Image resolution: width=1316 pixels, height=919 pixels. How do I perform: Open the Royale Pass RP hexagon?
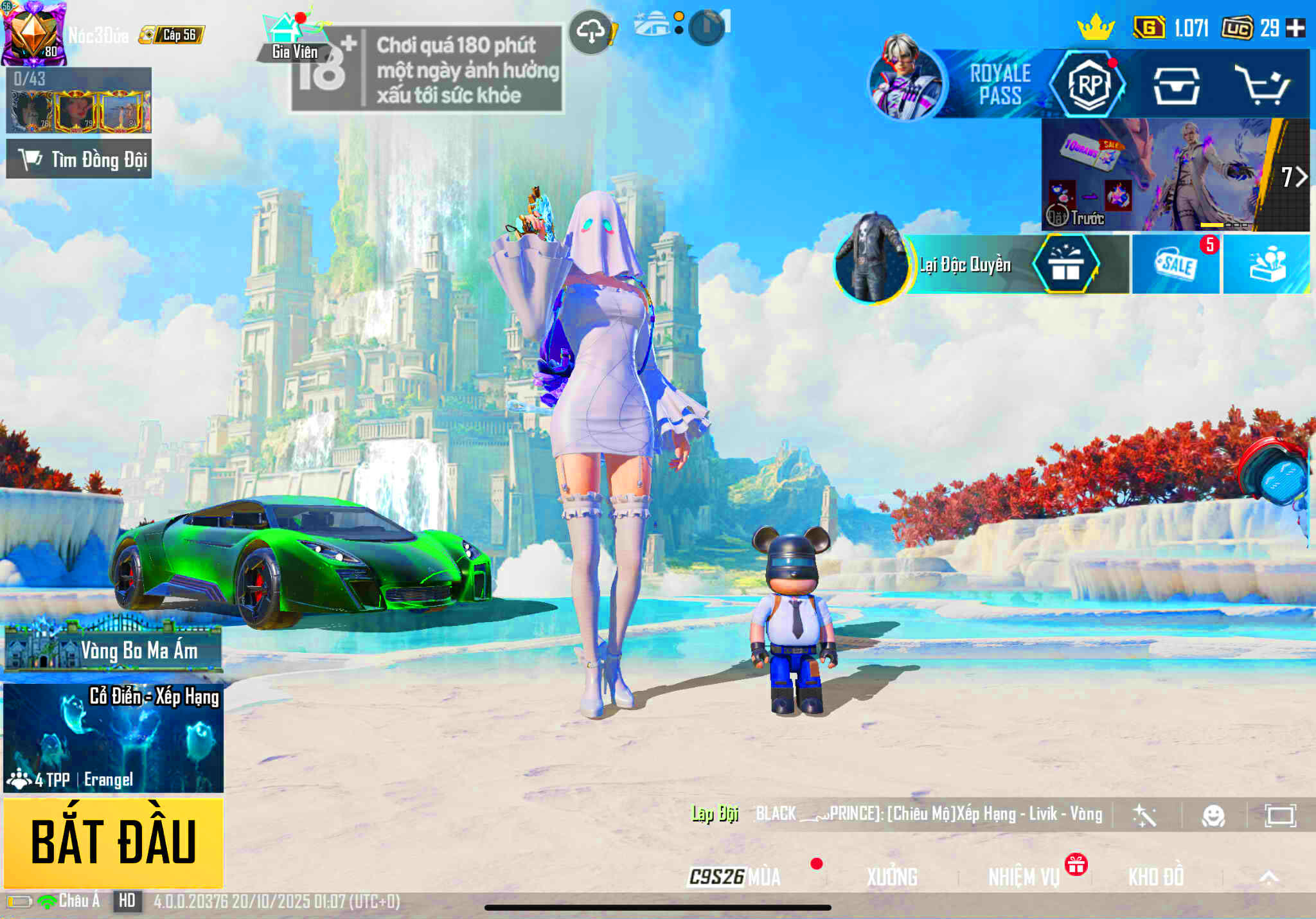pos(1089,85)
